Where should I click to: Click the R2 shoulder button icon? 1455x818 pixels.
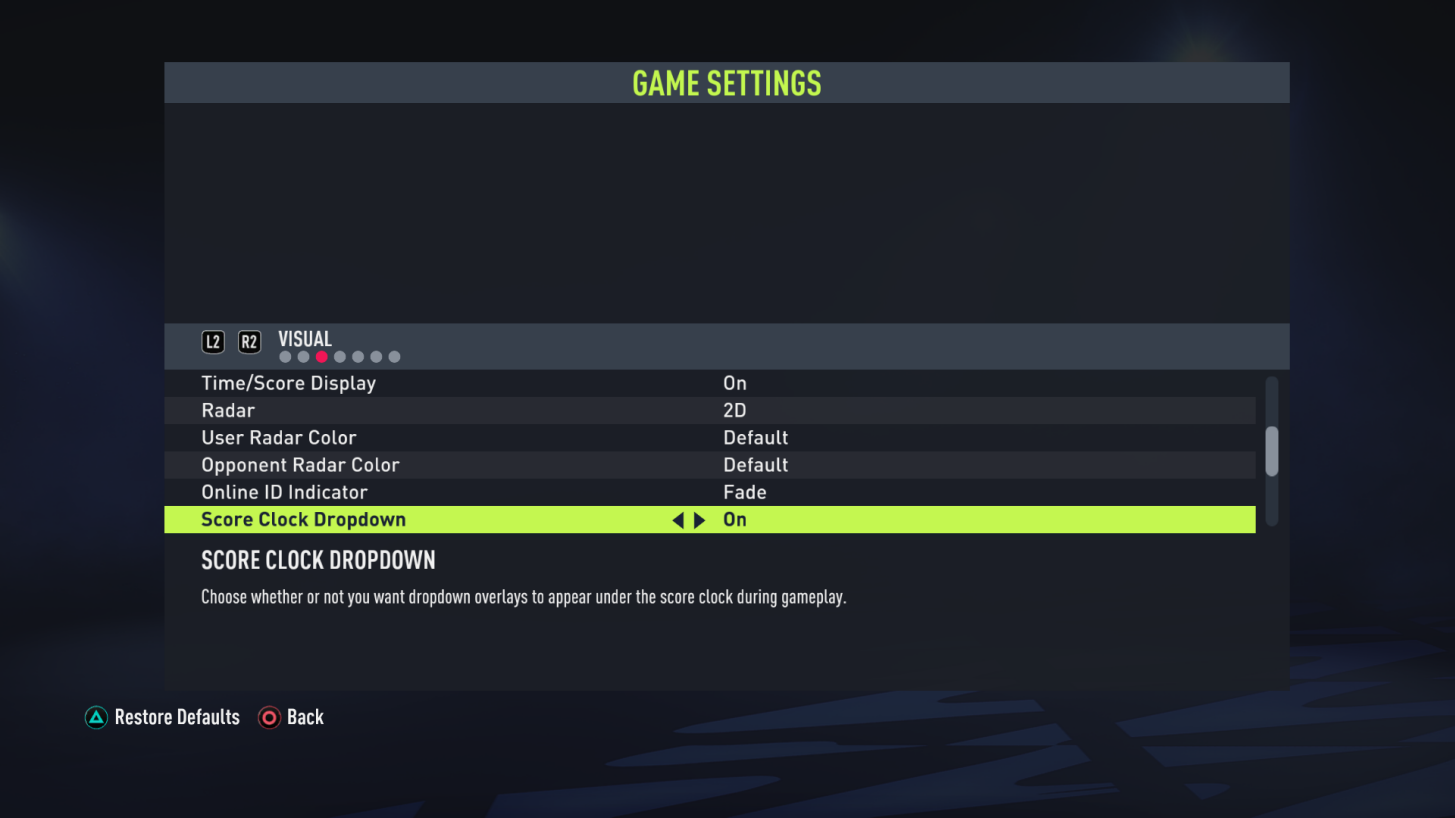click(249, 341)
